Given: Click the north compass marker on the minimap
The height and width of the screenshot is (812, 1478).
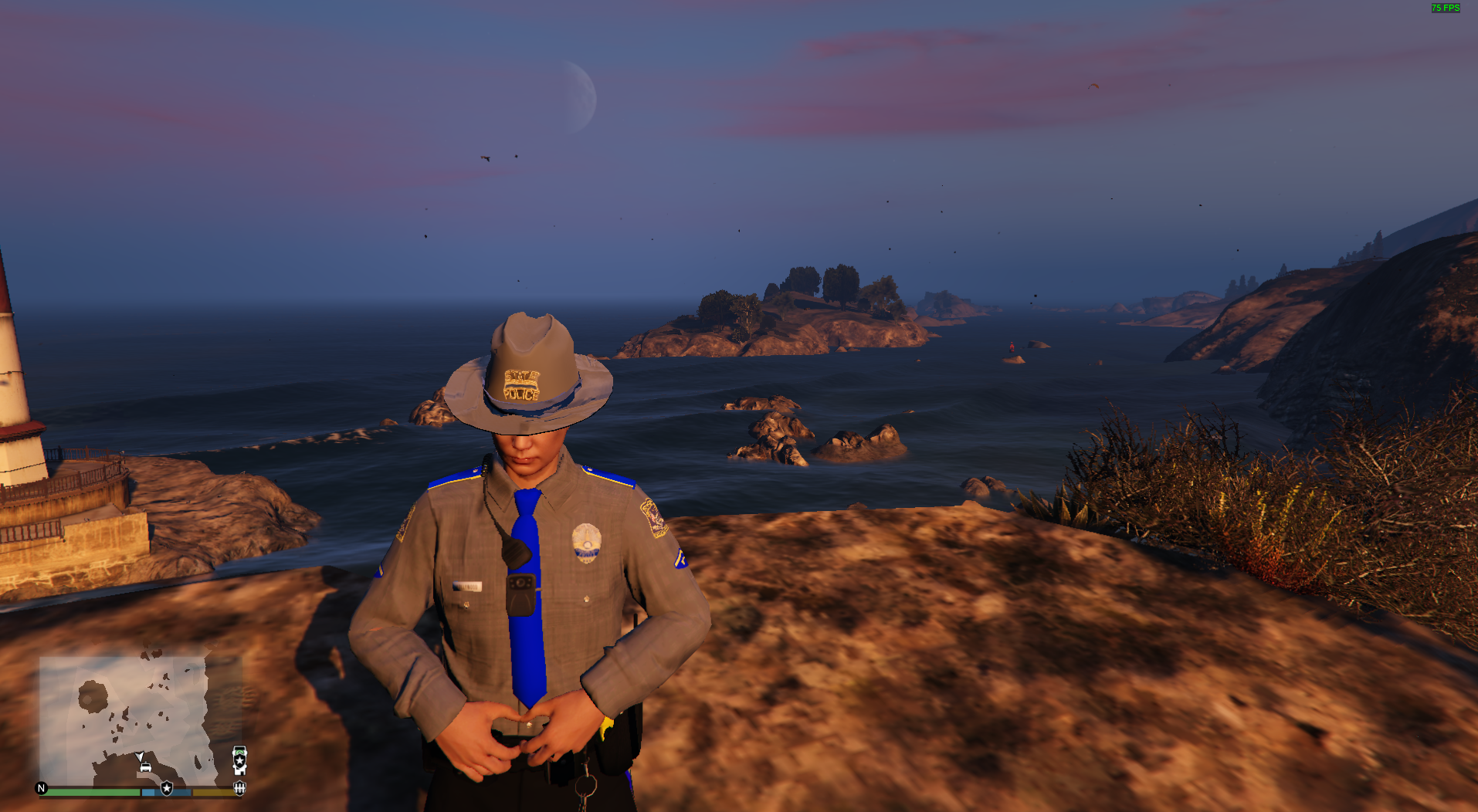Looking at the screenshot, I should point(42,788).
